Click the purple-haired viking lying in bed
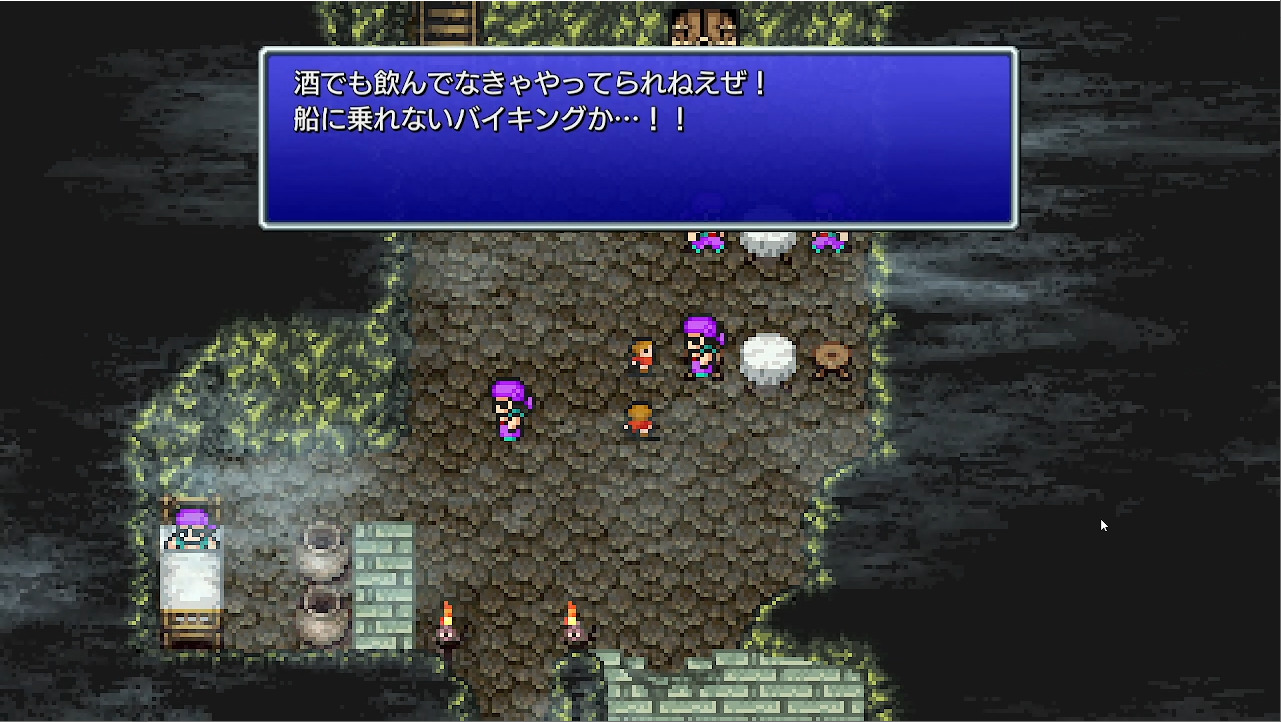The image size is (1281, 722). pyautogui.click(x=190, y=525)
